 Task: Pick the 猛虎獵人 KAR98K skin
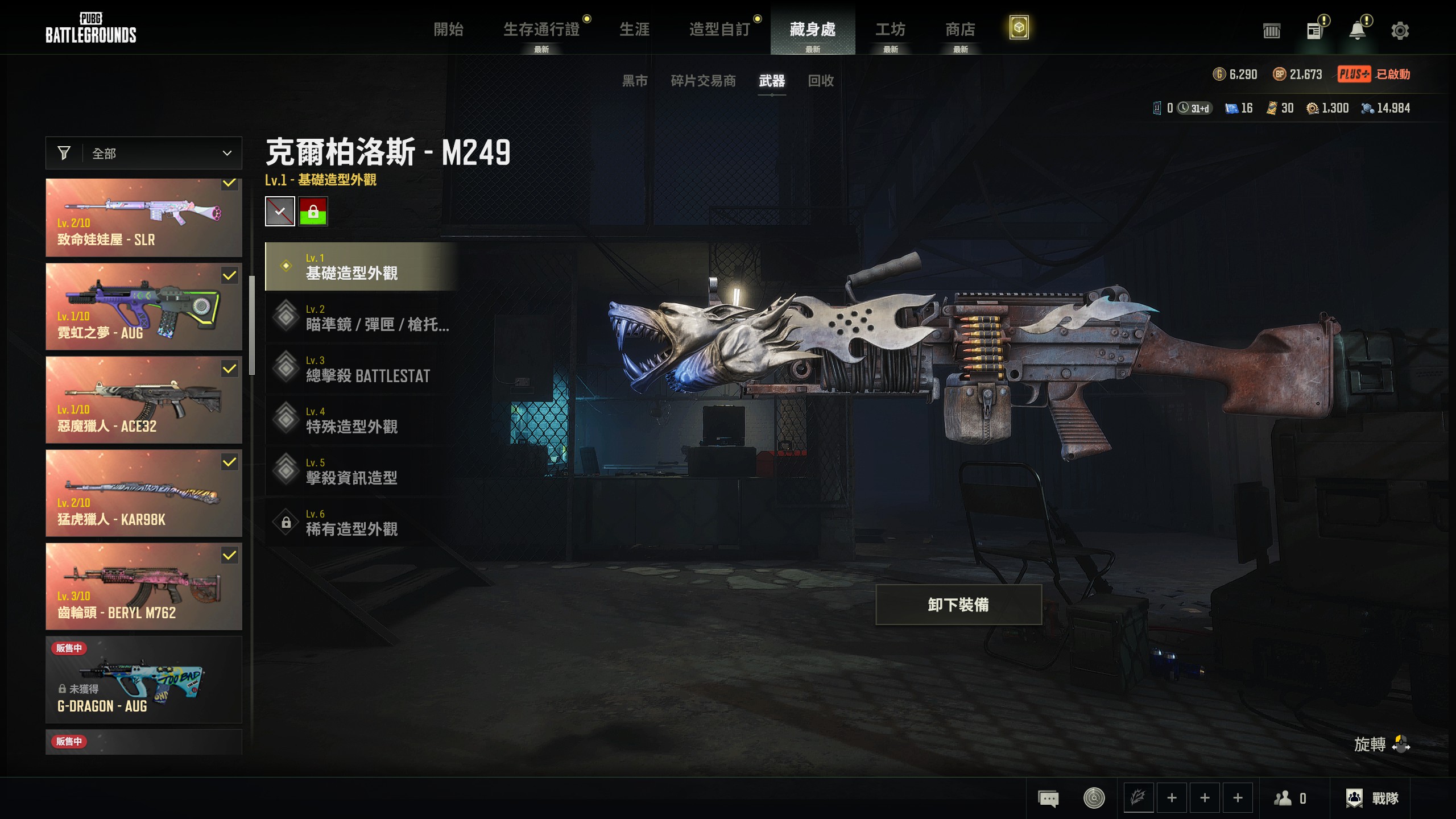144,493
